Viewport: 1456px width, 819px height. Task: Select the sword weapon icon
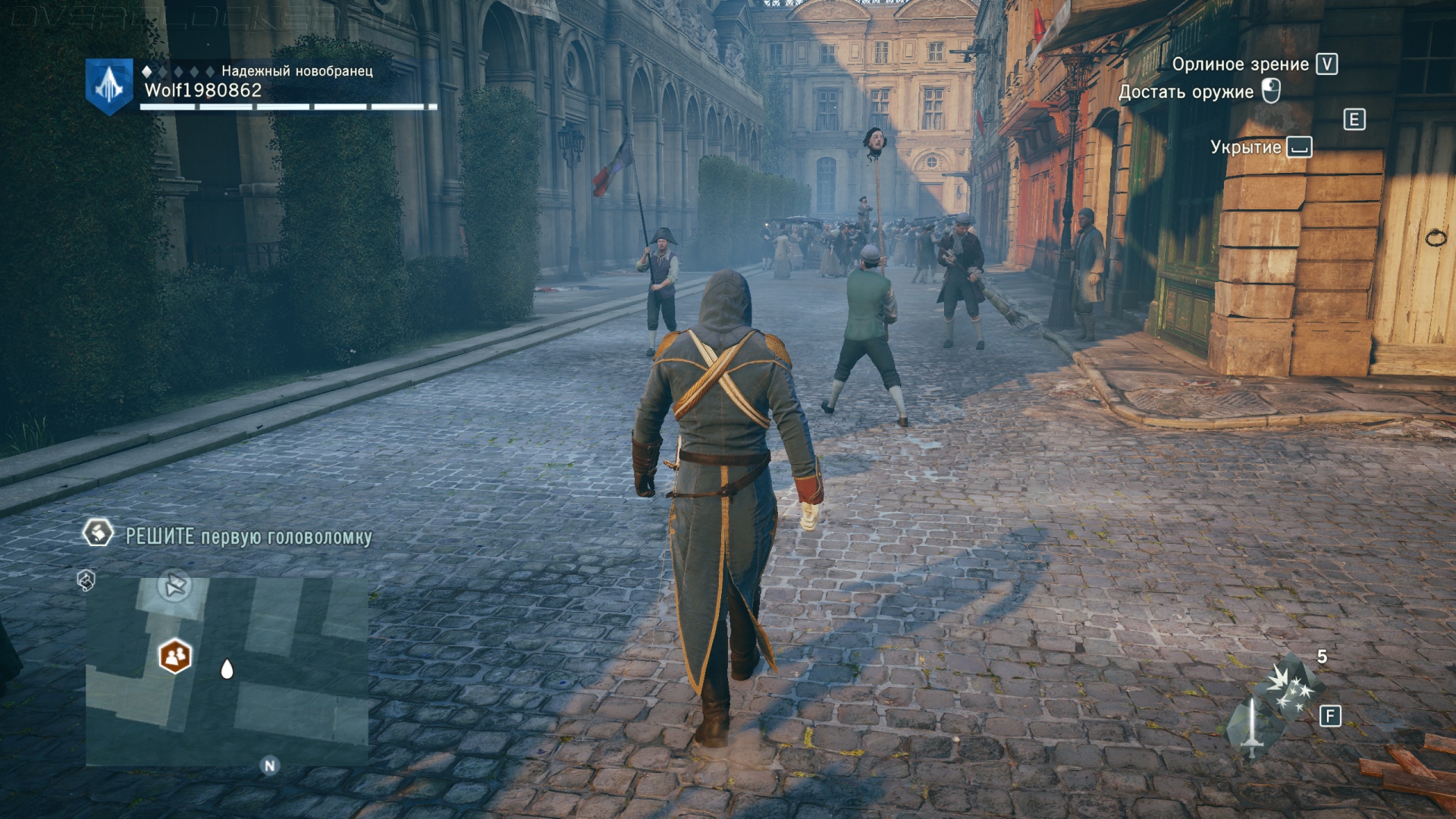click(x=1250, y=729)
